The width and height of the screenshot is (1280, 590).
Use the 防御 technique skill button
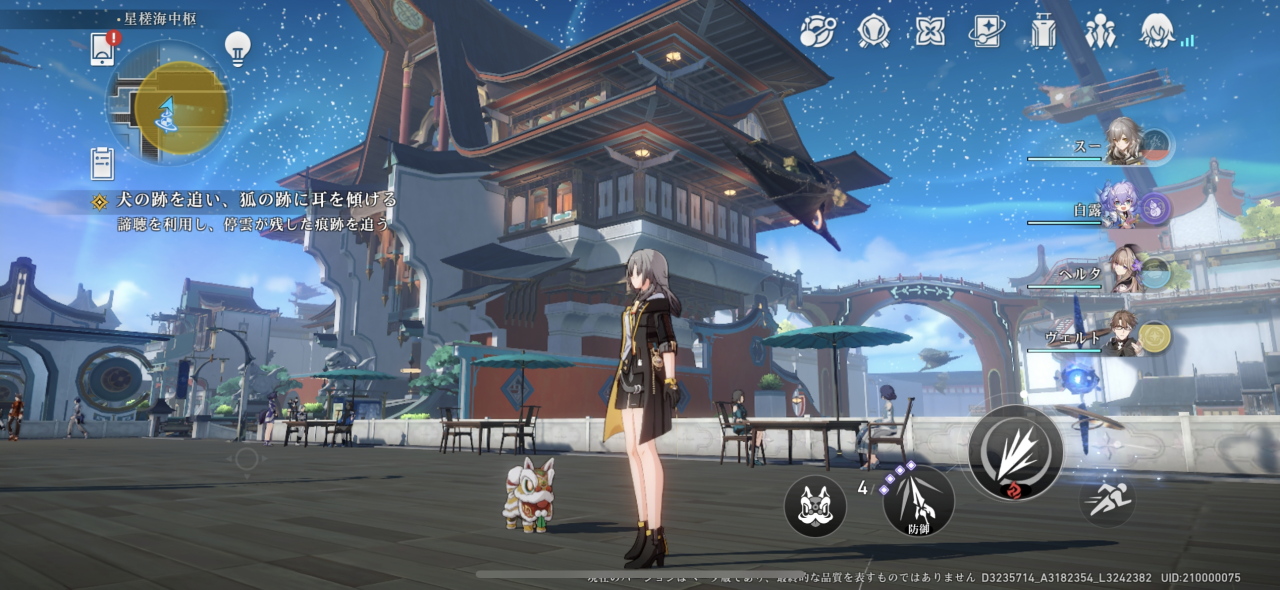coord(918,501)
